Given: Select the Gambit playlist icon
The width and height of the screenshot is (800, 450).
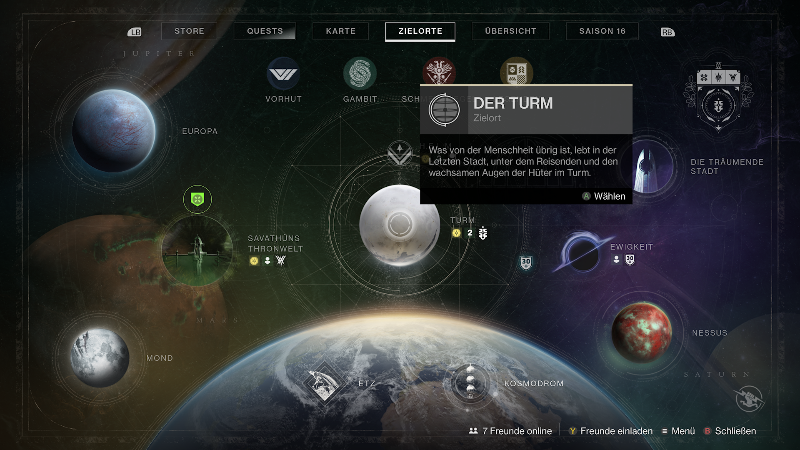Looking at the screenshot, I should (x=360, y=73).
